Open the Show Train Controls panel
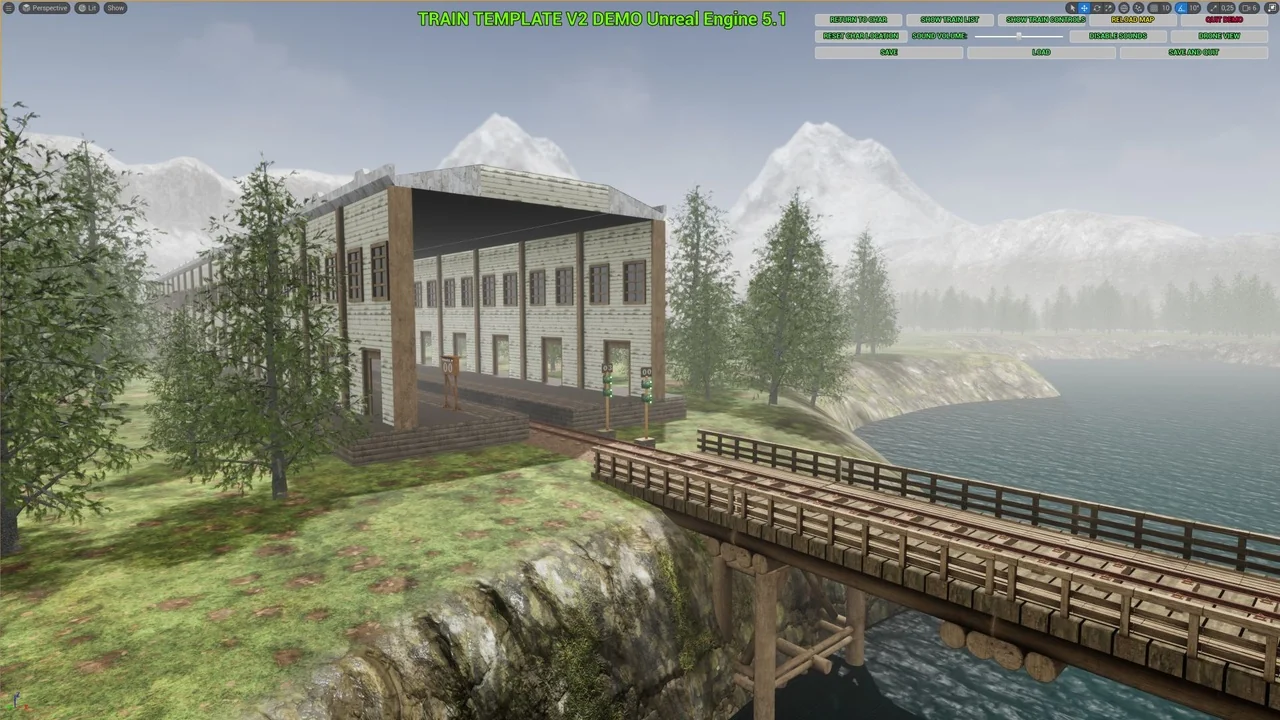1280x720 pixels. coord(1045,20)
